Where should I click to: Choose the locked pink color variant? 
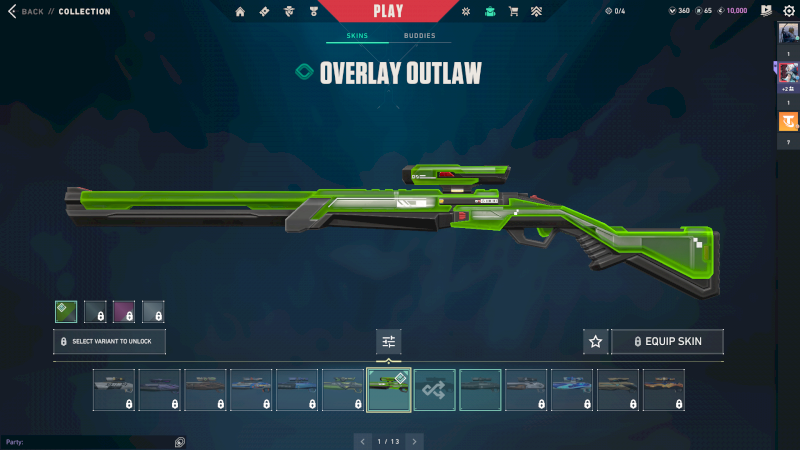tap(124, 312)
